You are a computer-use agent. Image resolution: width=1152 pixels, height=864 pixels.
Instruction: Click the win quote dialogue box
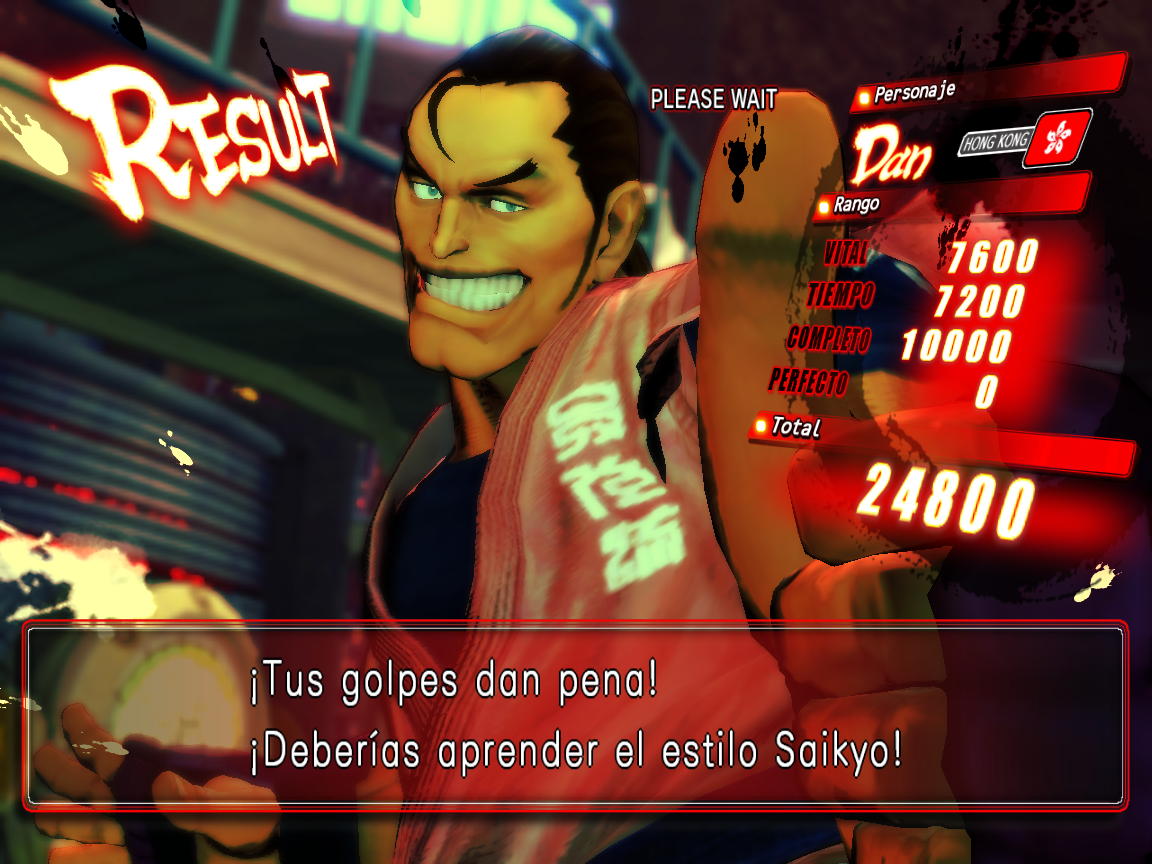pyautogui.click(x=575, y=716)
